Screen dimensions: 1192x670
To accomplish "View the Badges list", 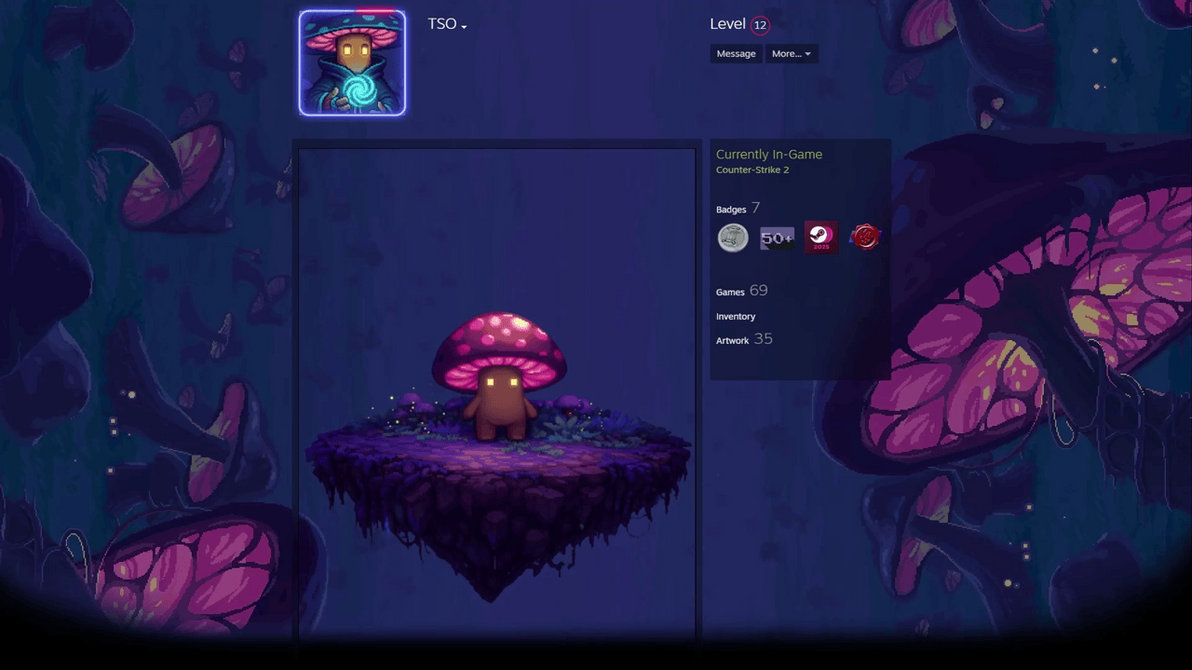I will point(731,209).
